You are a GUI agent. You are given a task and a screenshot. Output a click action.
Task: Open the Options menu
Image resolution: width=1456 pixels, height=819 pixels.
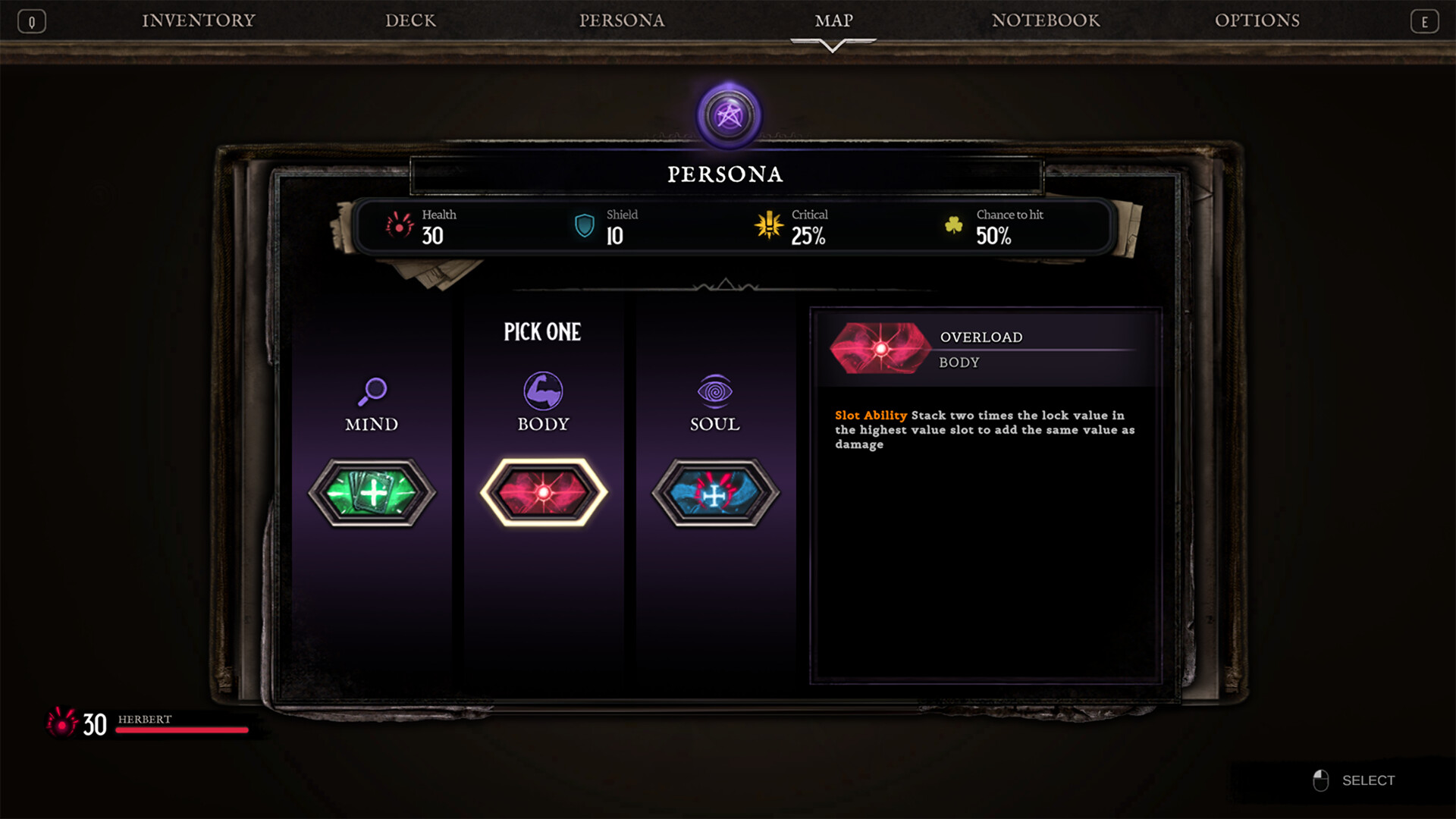click(1258, 20)
